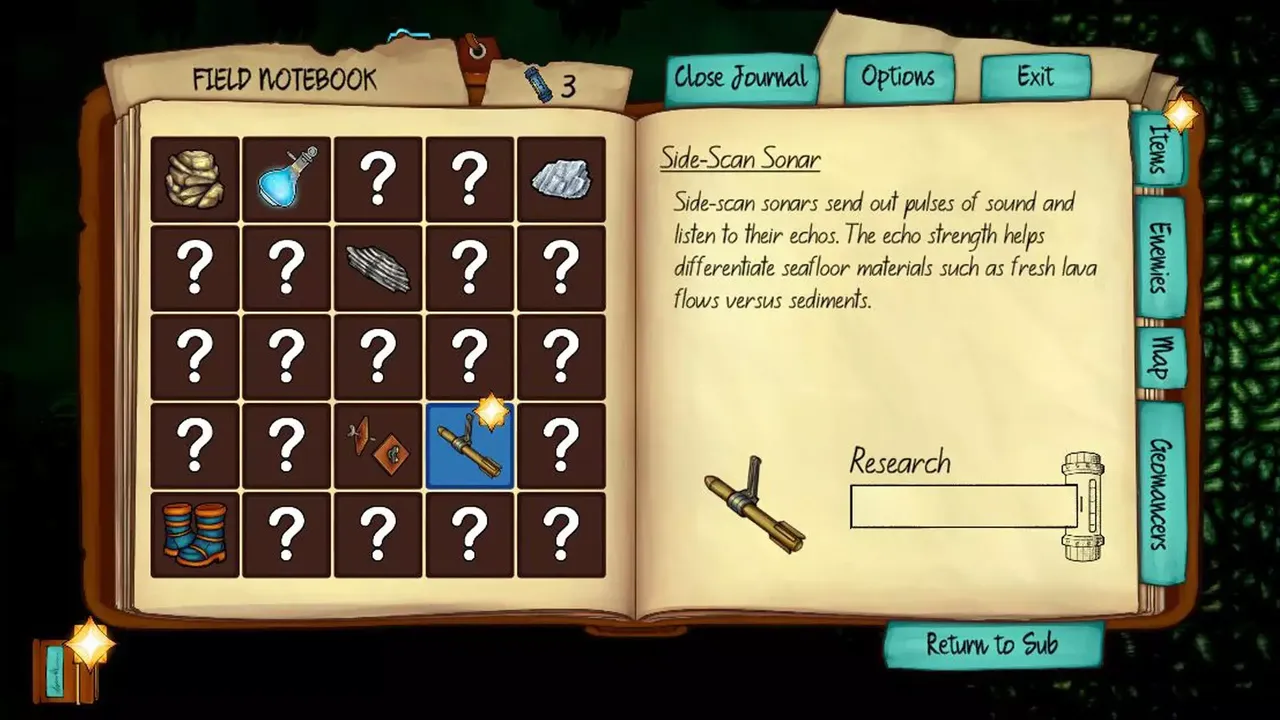Choose the blue potion flask slot

[287, 180]
